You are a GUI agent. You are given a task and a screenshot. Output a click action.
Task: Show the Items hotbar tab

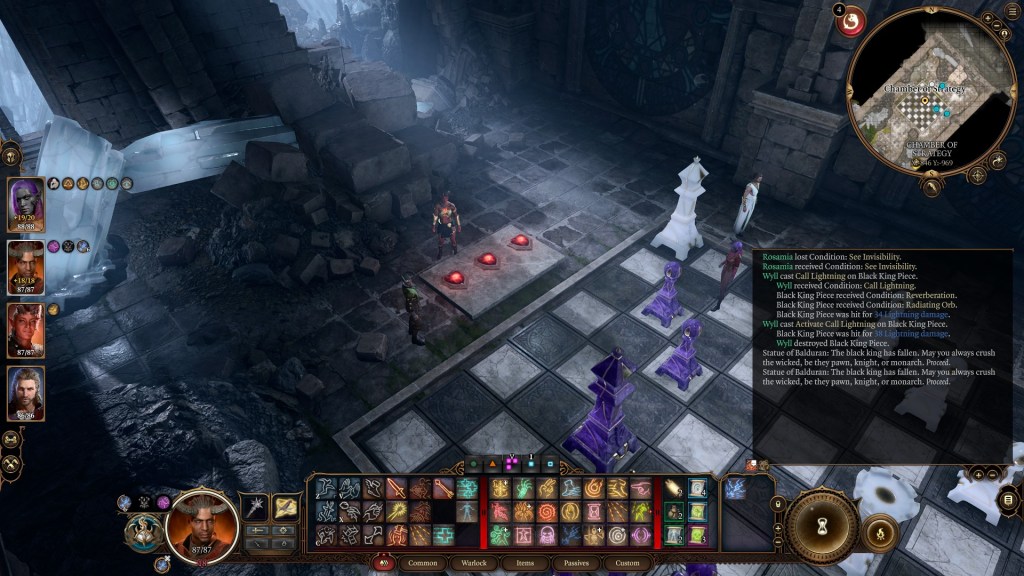(x=525, y=563)
